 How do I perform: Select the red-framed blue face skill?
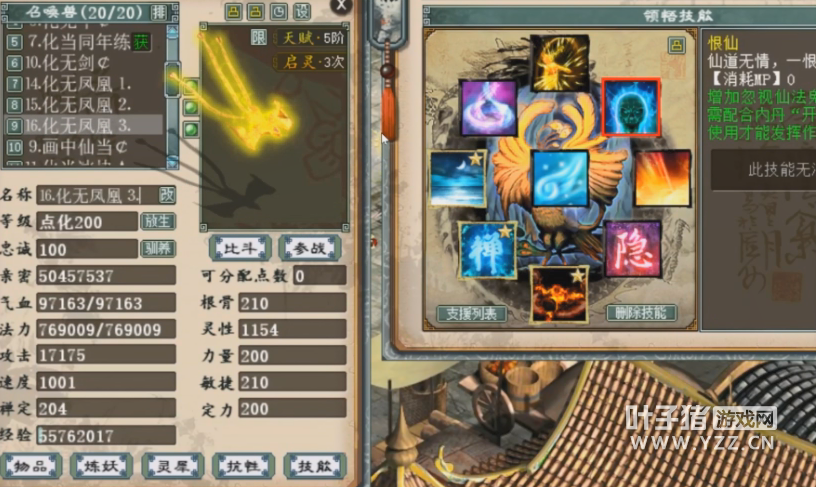pyautogui.click(x=631, y=107)
